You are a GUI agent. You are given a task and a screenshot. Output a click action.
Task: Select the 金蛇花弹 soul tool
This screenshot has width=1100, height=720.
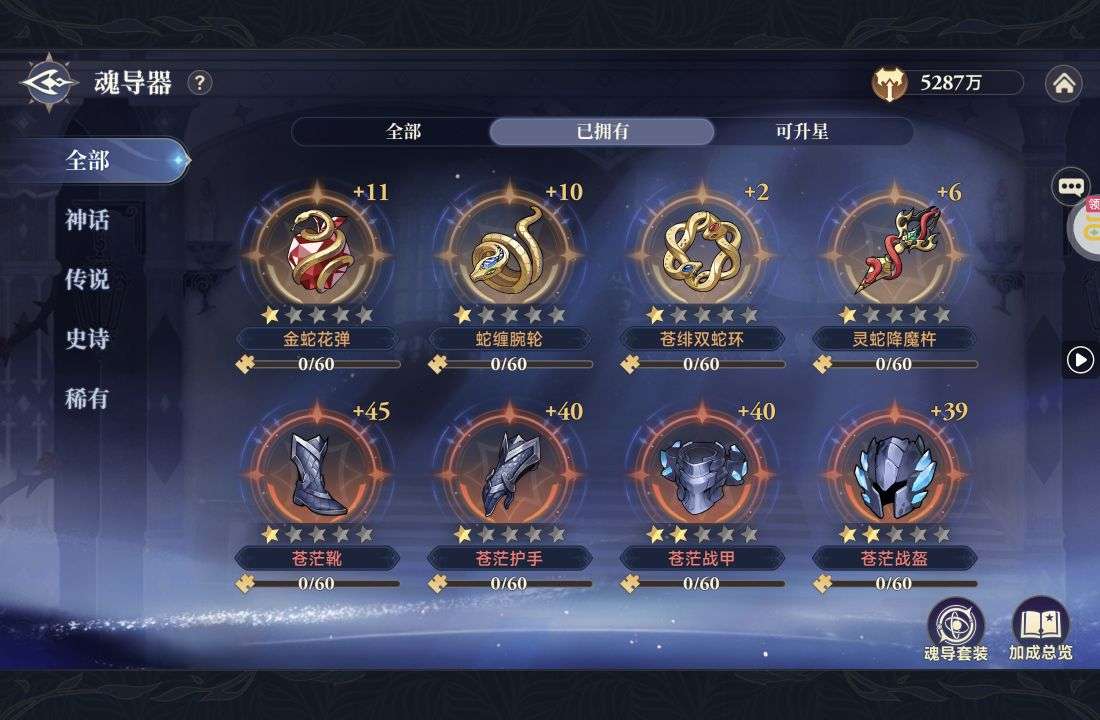[316, 249]
